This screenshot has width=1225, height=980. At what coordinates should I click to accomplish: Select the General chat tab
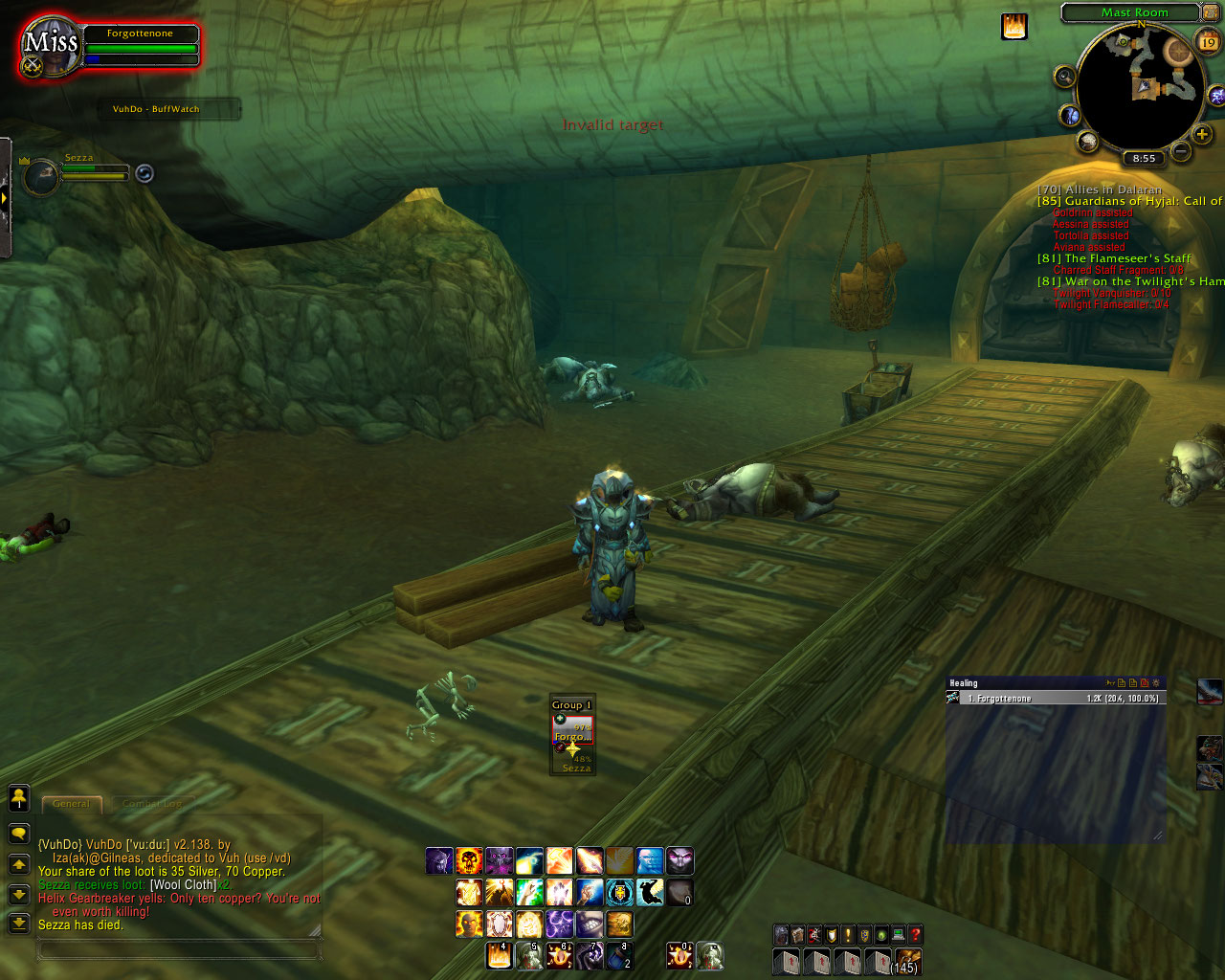[72, 804]
